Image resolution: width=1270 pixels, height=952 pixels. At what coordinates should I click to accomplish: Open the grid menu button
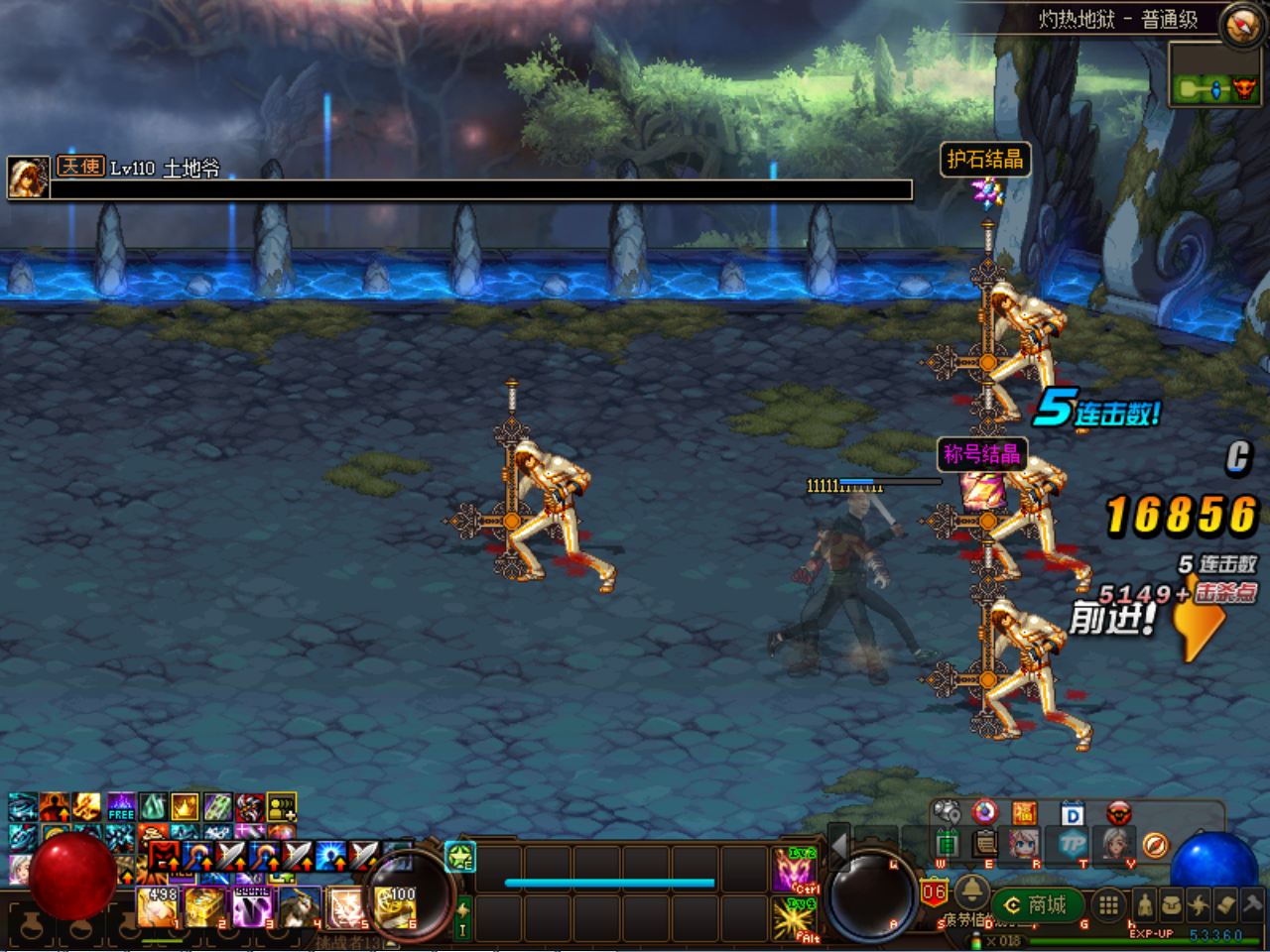[1108, 904]
